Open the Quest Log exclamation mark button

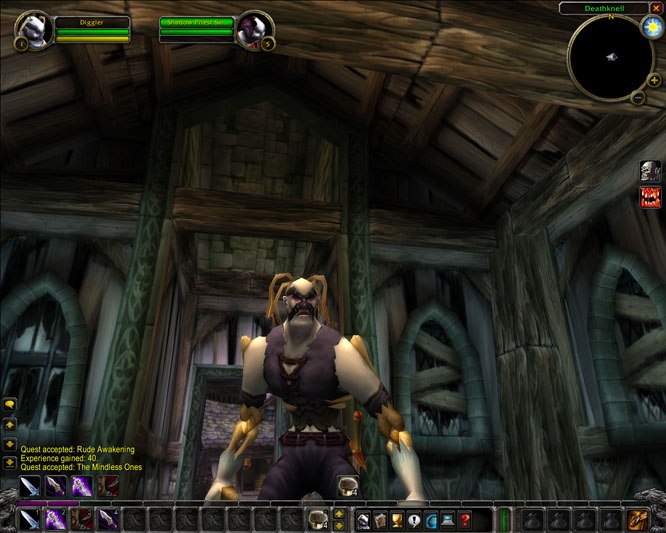(x=414, y=519)
